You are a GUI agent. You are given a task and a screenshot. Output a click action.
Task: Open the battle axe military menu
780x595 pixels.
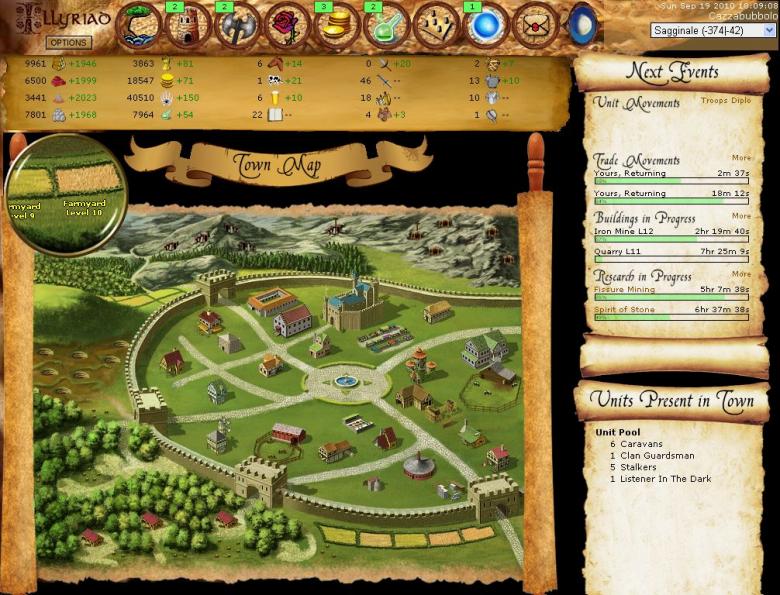238,27
